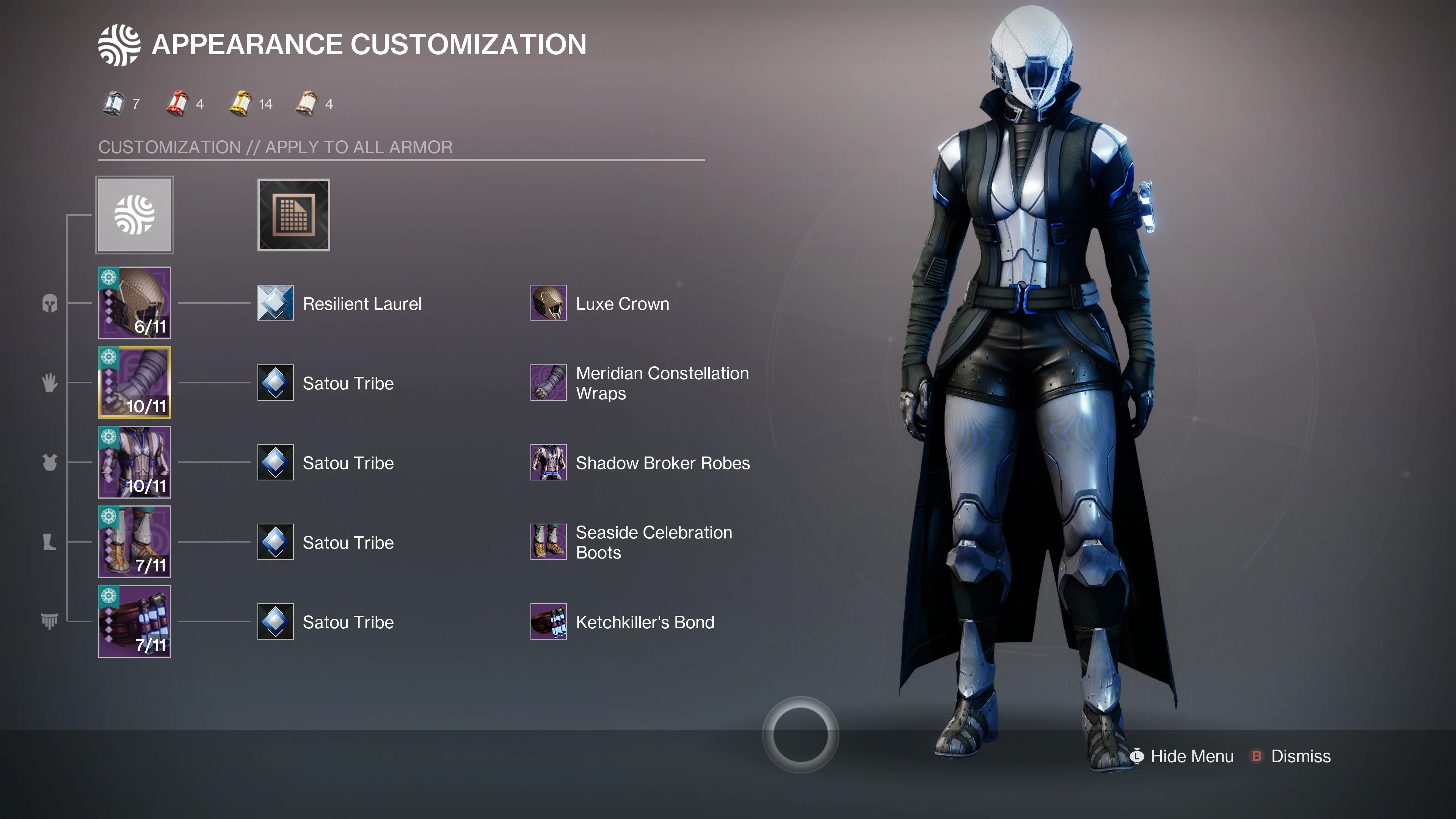Select the apply-to-all ornament swirl tile

point(135,215)
